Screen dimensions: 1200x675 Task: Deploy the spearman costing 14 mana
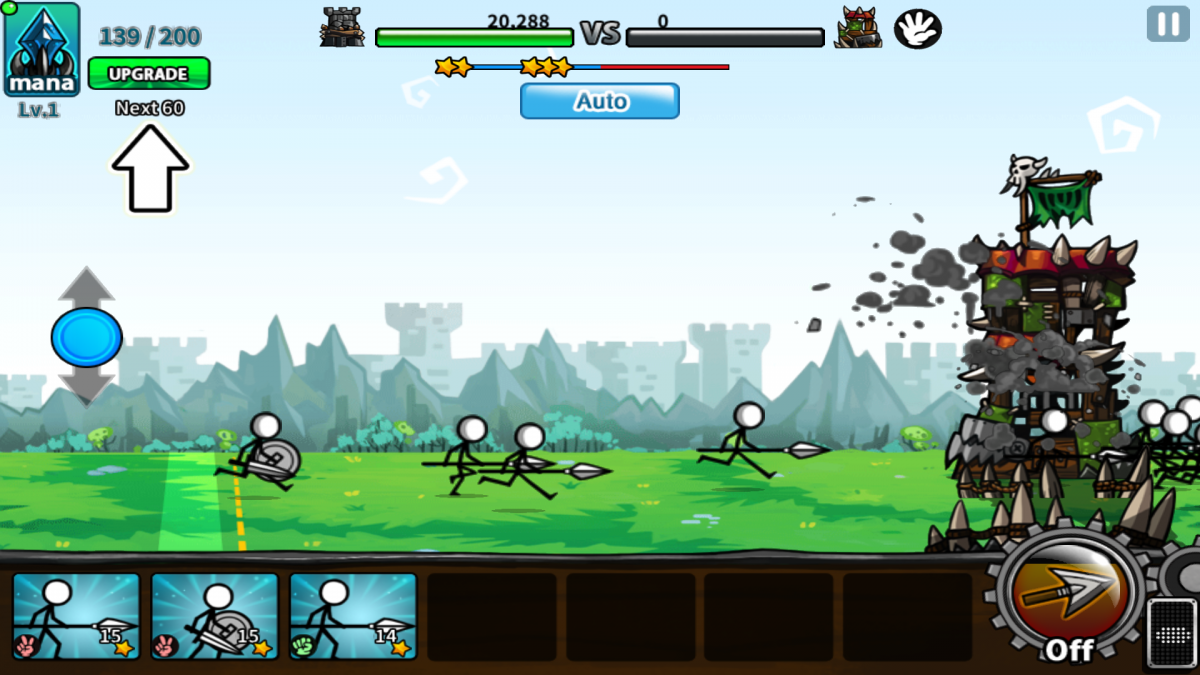353,616
